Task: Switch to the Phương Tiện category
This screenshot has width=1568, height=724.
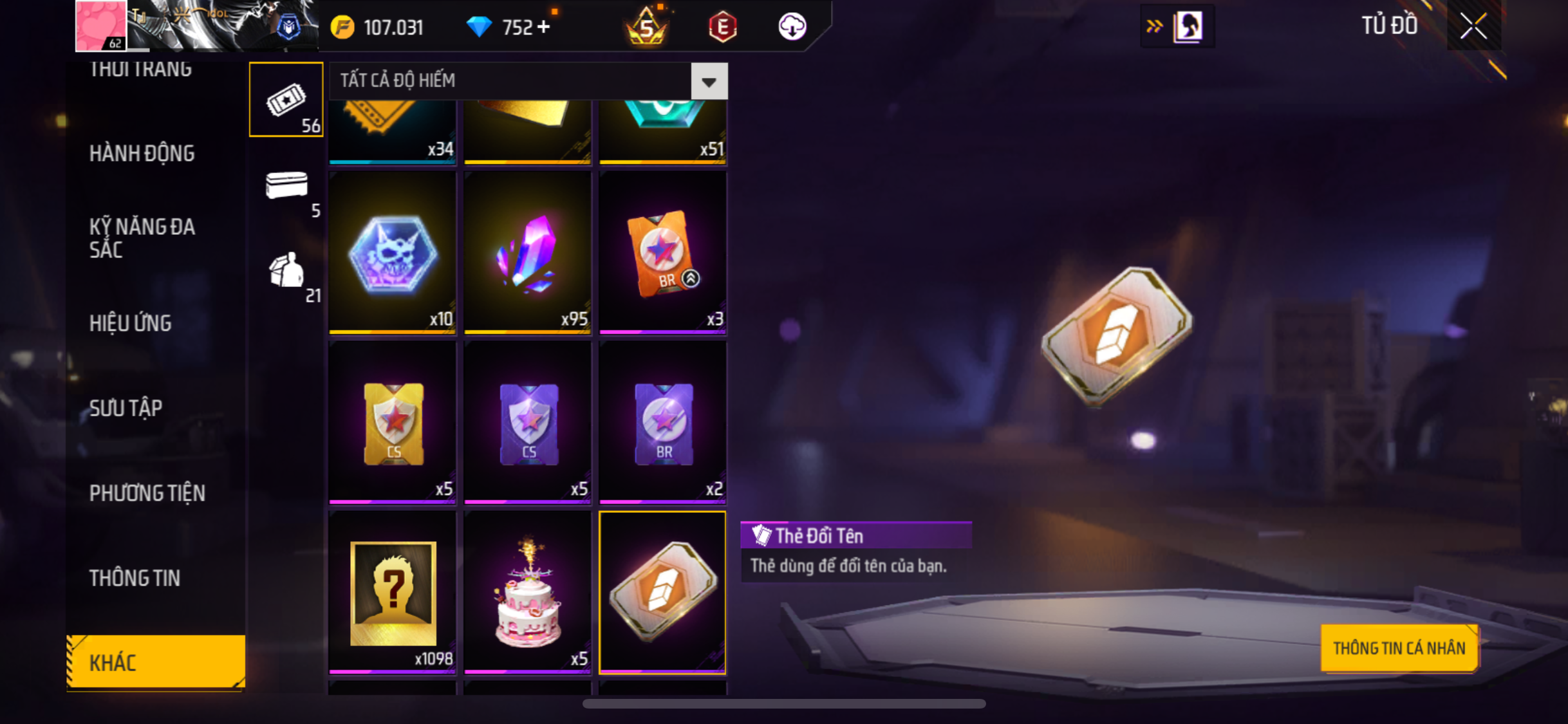Action: pyautogui.click(x=147, y=493)
